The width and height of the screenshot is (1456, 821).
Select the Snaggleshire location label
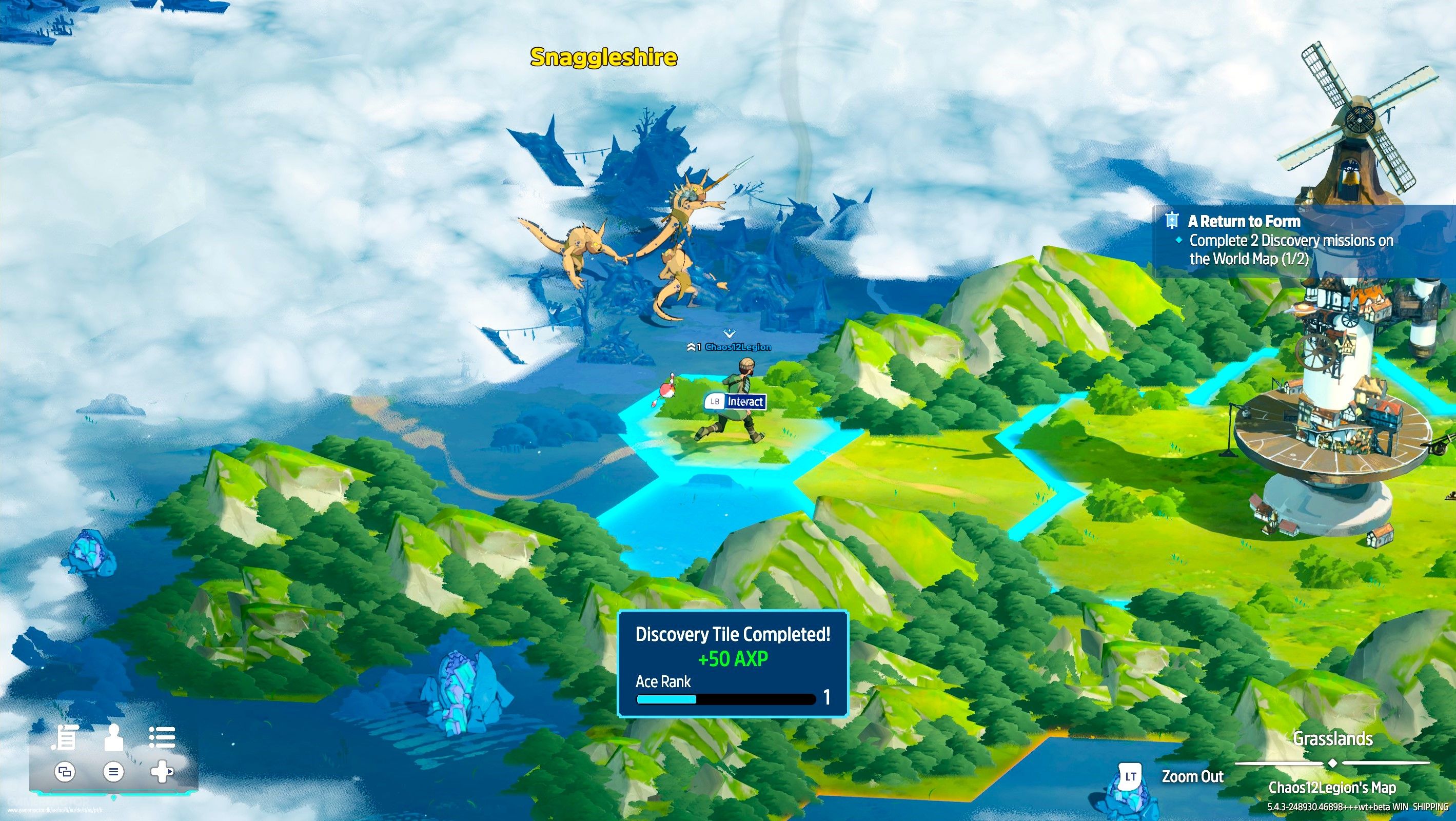[603, 57]
